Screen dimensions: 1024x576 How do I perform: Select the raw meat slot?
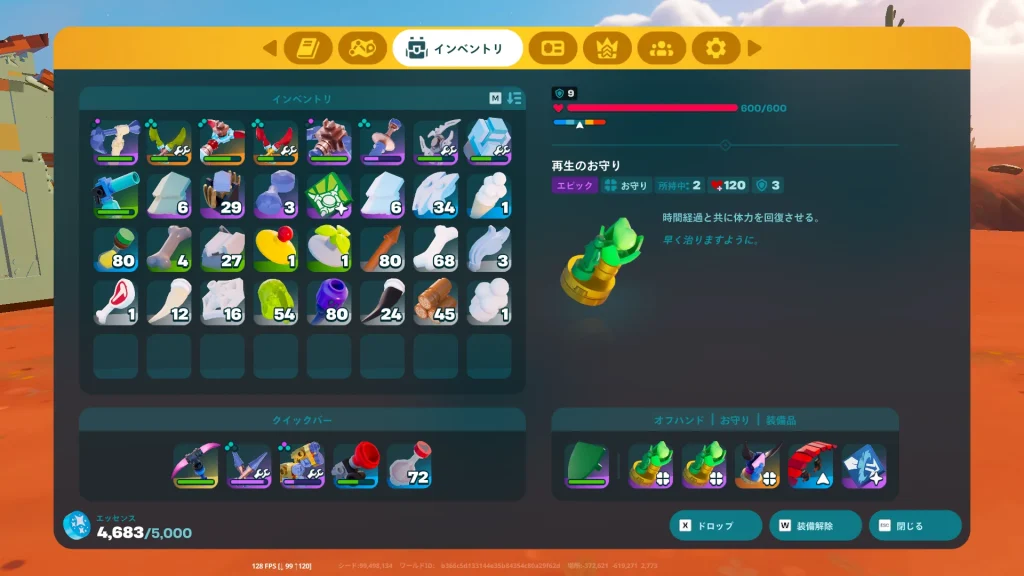pyautogui.click(x=115, y=302)
